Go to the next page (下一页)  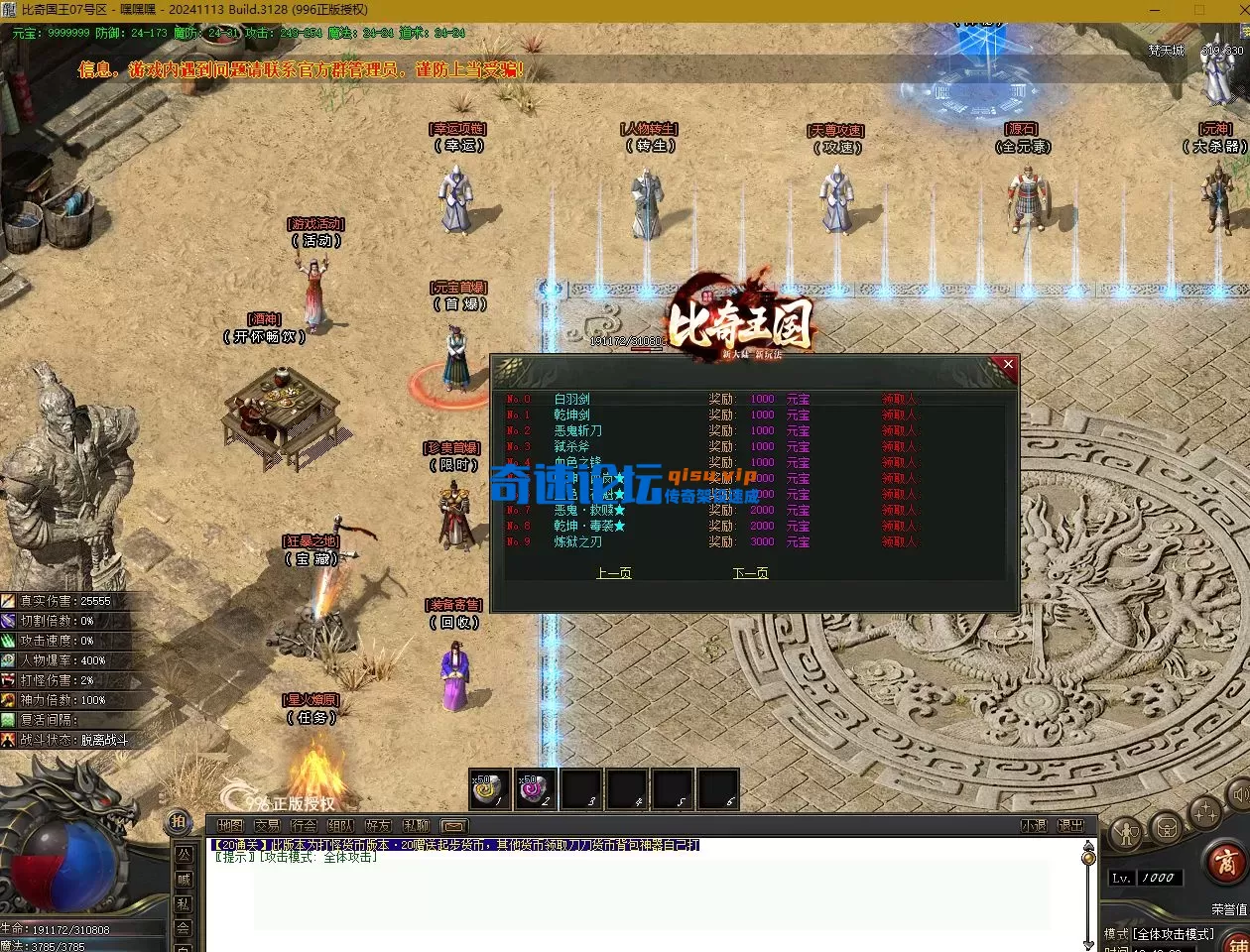pyautogui.click(x=750, y=573)
